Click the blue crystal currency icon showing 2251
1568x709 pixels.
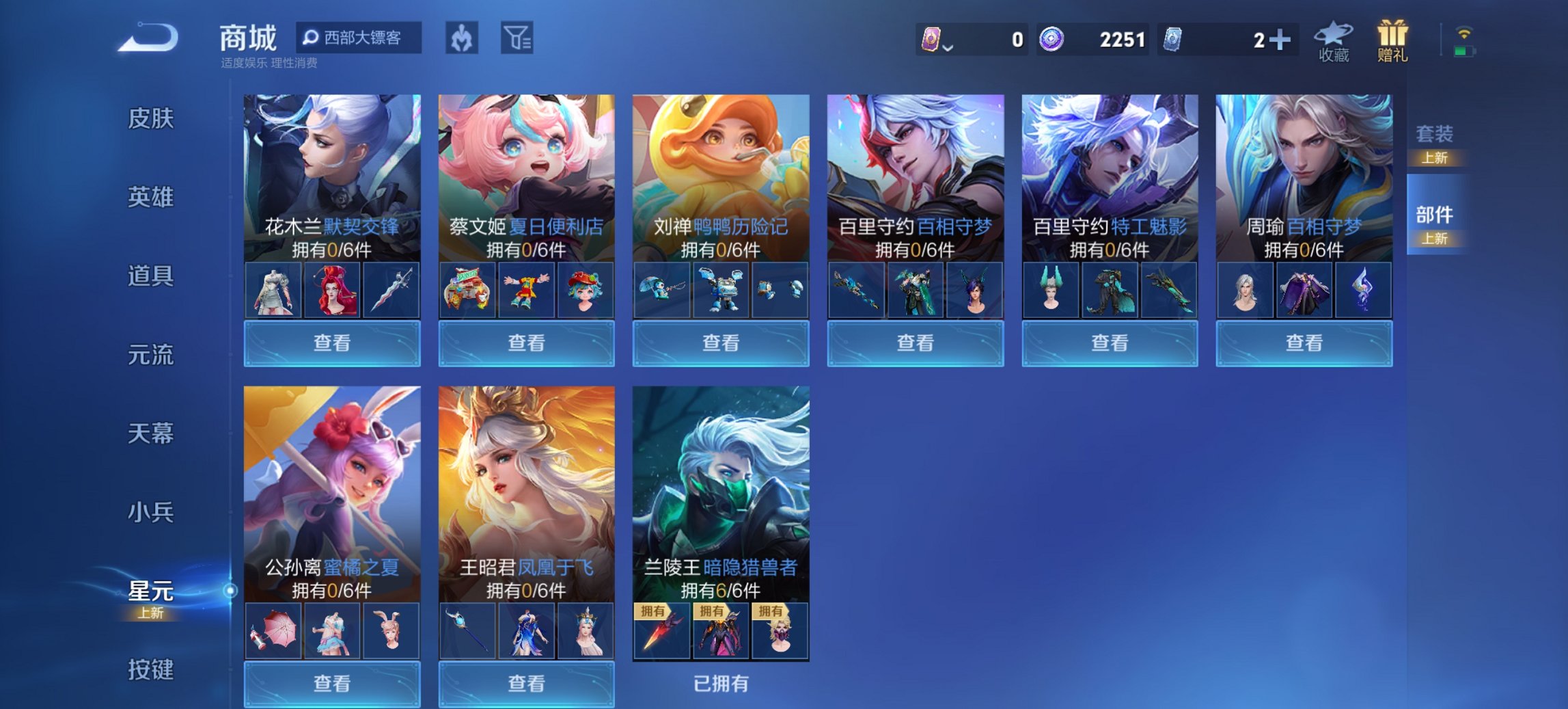tap(1050, 40)
